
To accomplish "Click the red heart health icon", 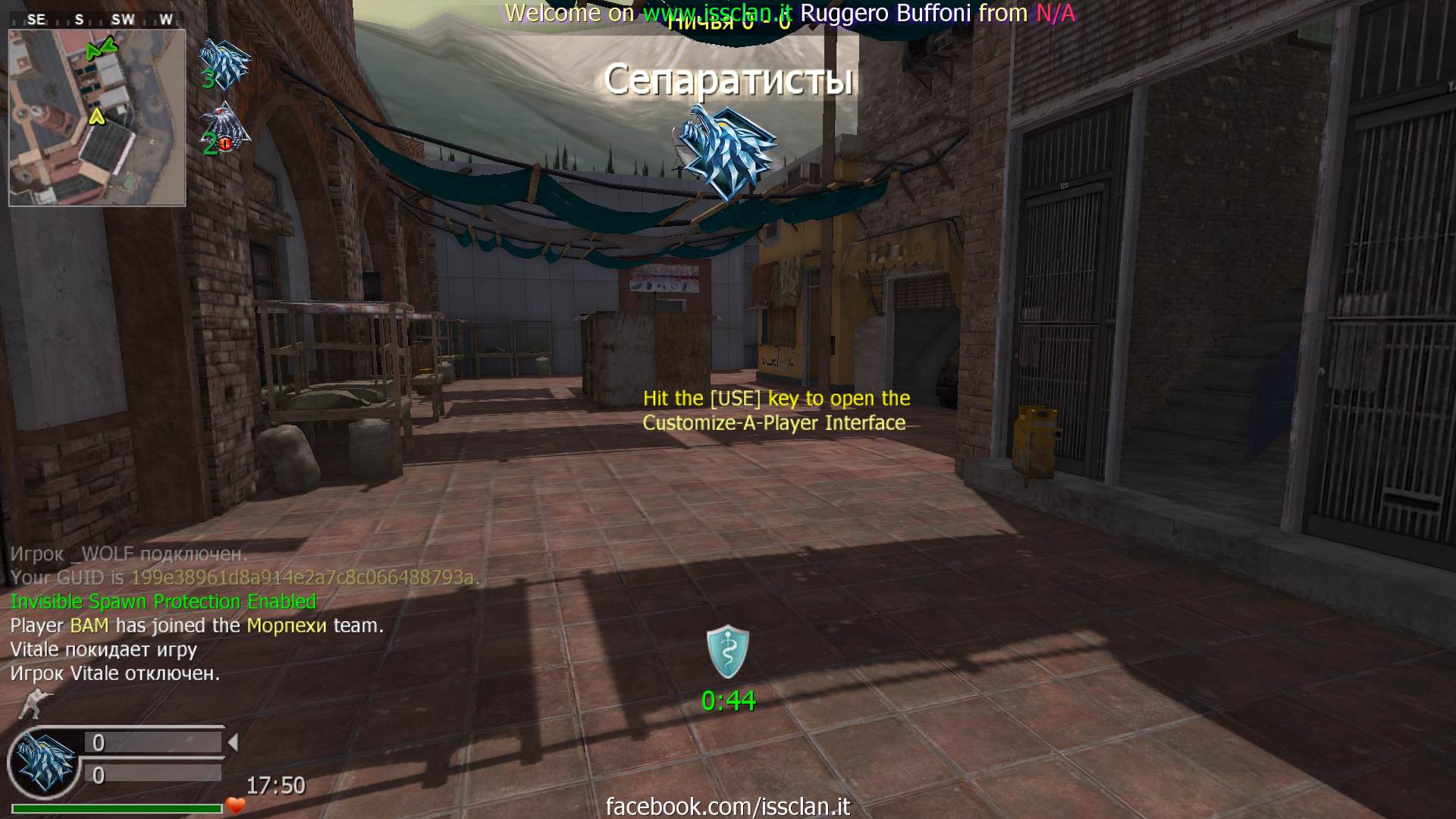I will tap(236, 805).
